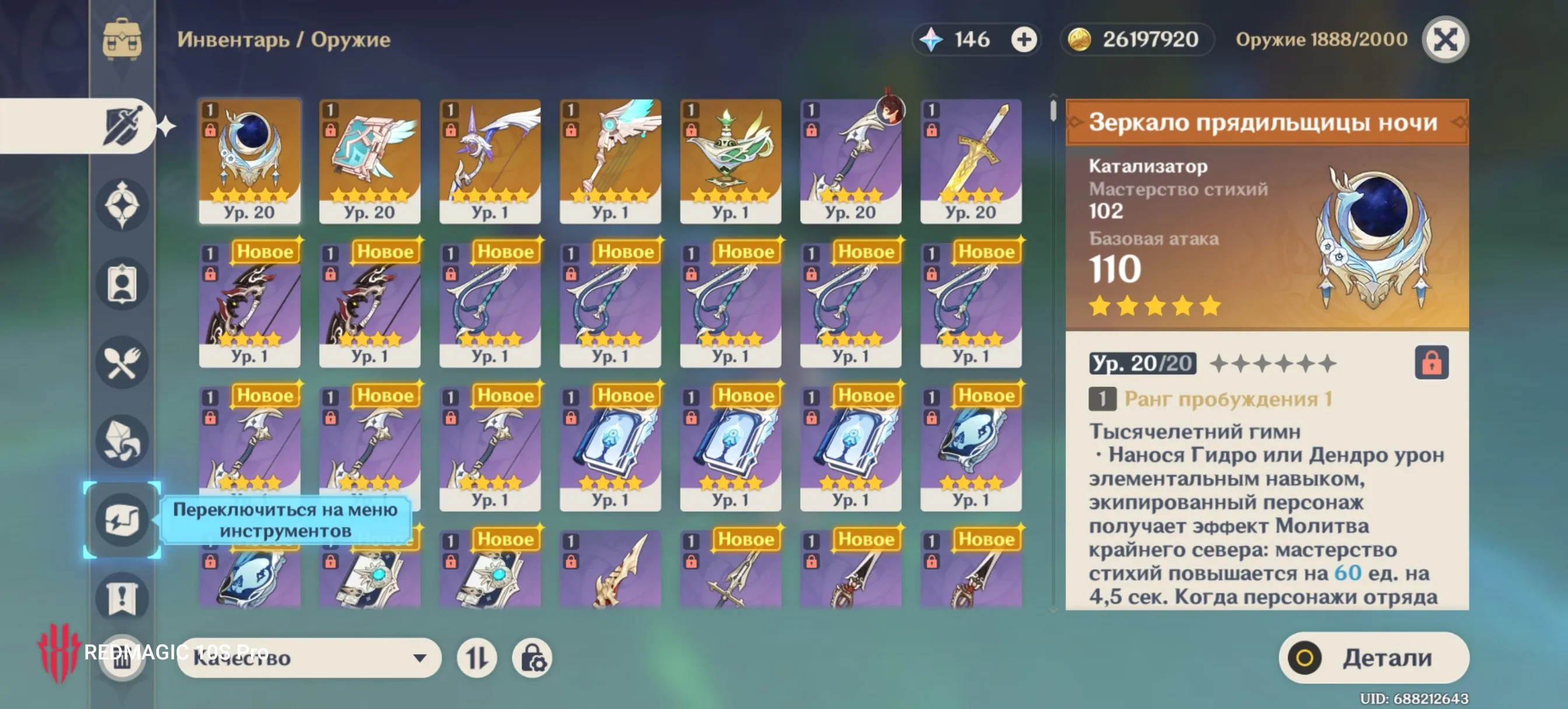Open the backpack inventory icon
The width and height of the screenshot is (1568, 709).
[122, 40]
